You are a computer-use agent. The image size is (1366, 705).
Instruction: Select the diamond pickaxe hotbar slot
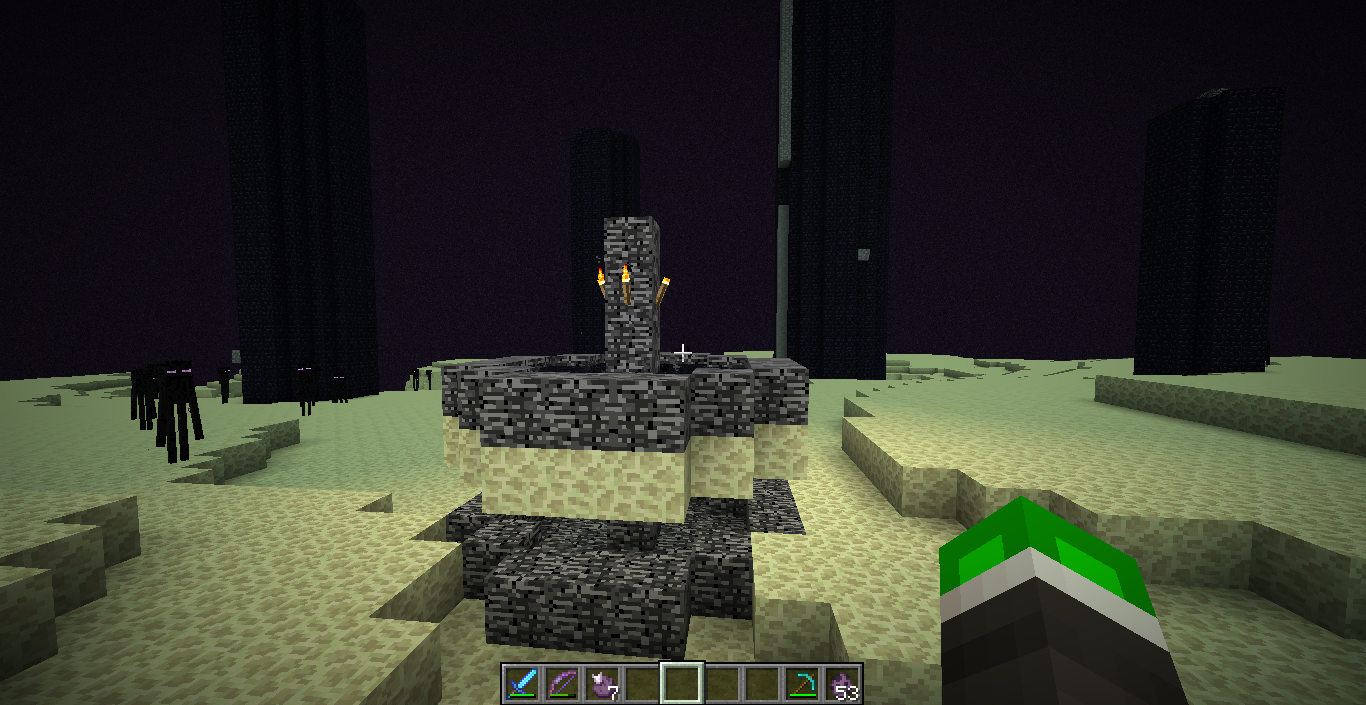coord(802,684)
